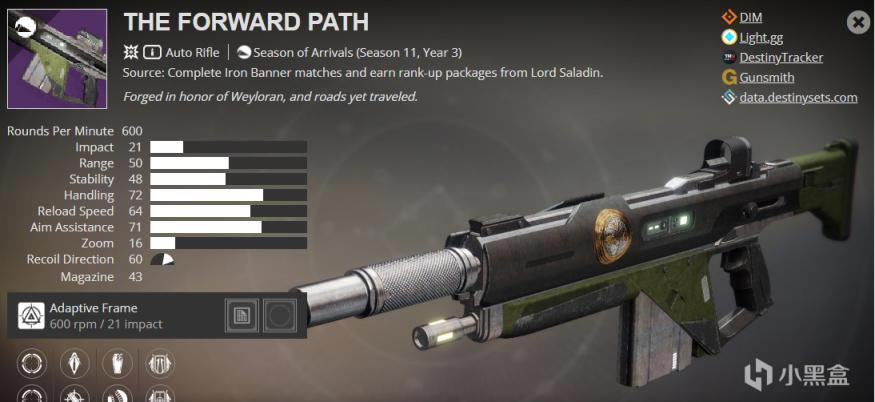
Task: Select the Adaptive Frame intrinsic perk icon
Action: click(x=32, y=316)
